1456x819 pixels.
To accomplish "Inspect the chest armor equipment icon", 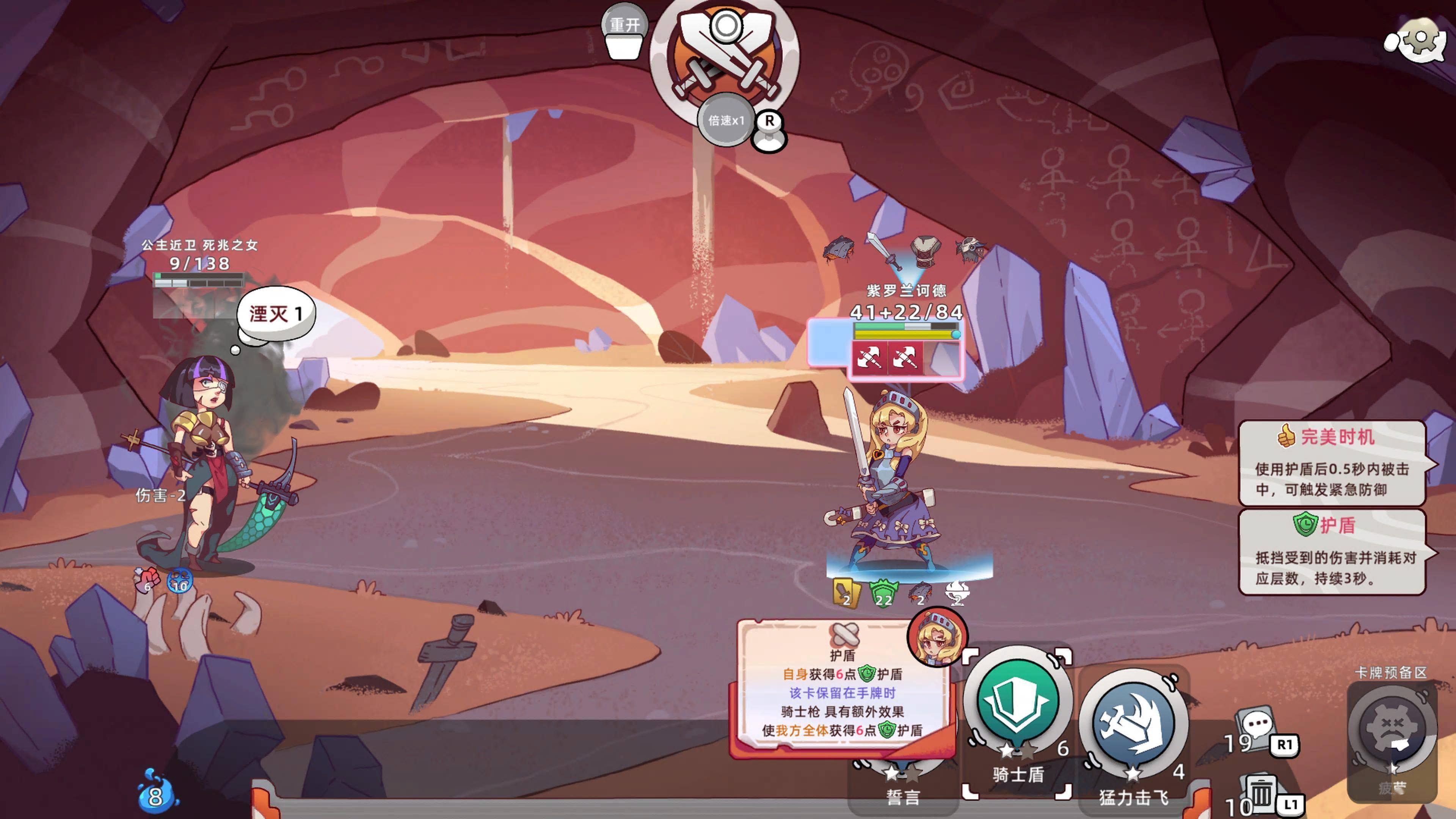I will tap(925, 251).
